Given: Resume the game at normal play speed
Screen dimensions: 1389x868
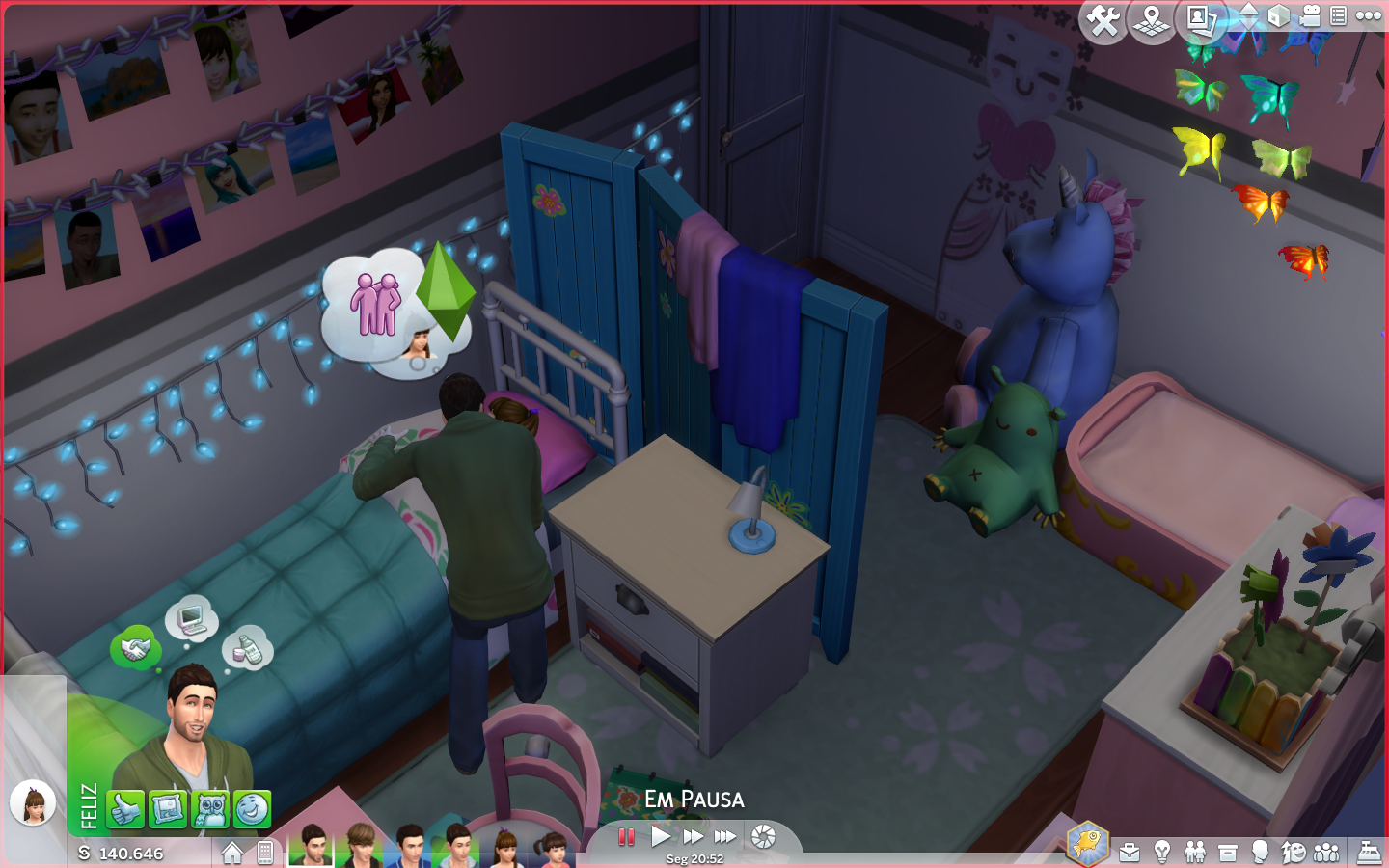Looking at the screenshot, I should (661, 836).
